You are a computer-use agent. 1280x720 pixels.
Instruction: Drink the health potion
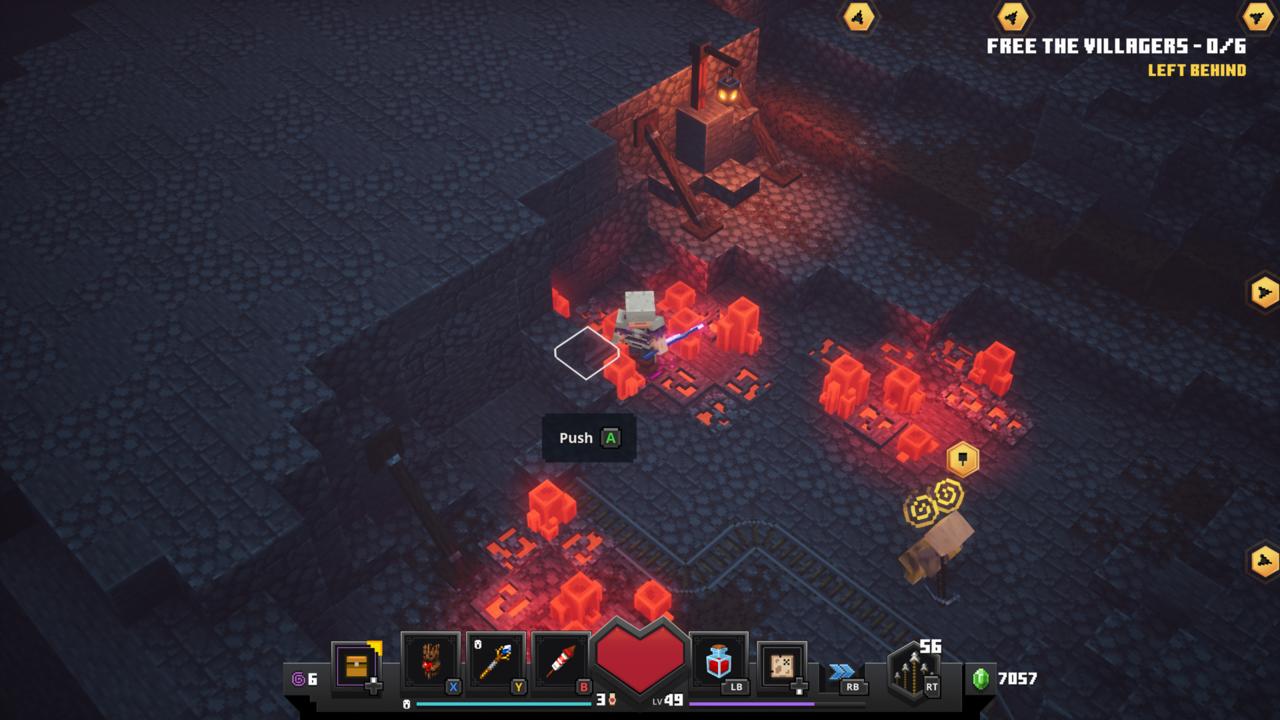(x=718, y=661)
